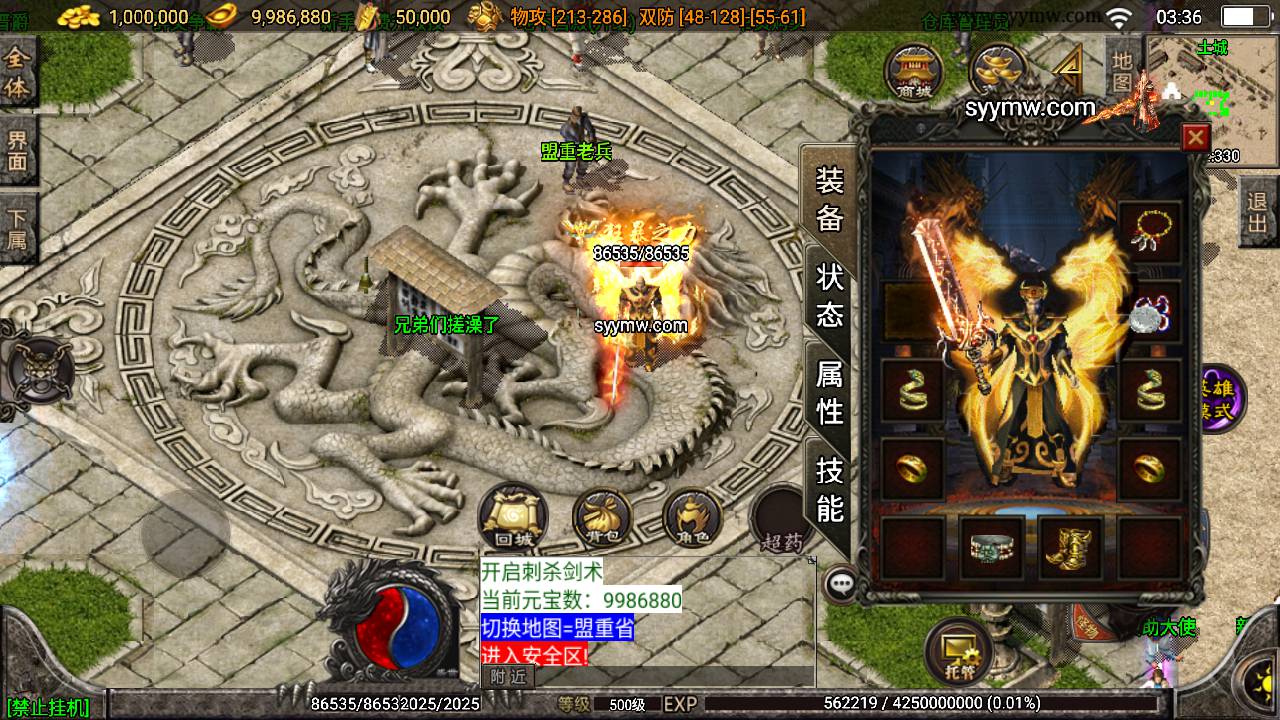Tap the 退出 exit button
Image resolution: width=1280 pixels, height=720 pixels.
click(1258, 212)
